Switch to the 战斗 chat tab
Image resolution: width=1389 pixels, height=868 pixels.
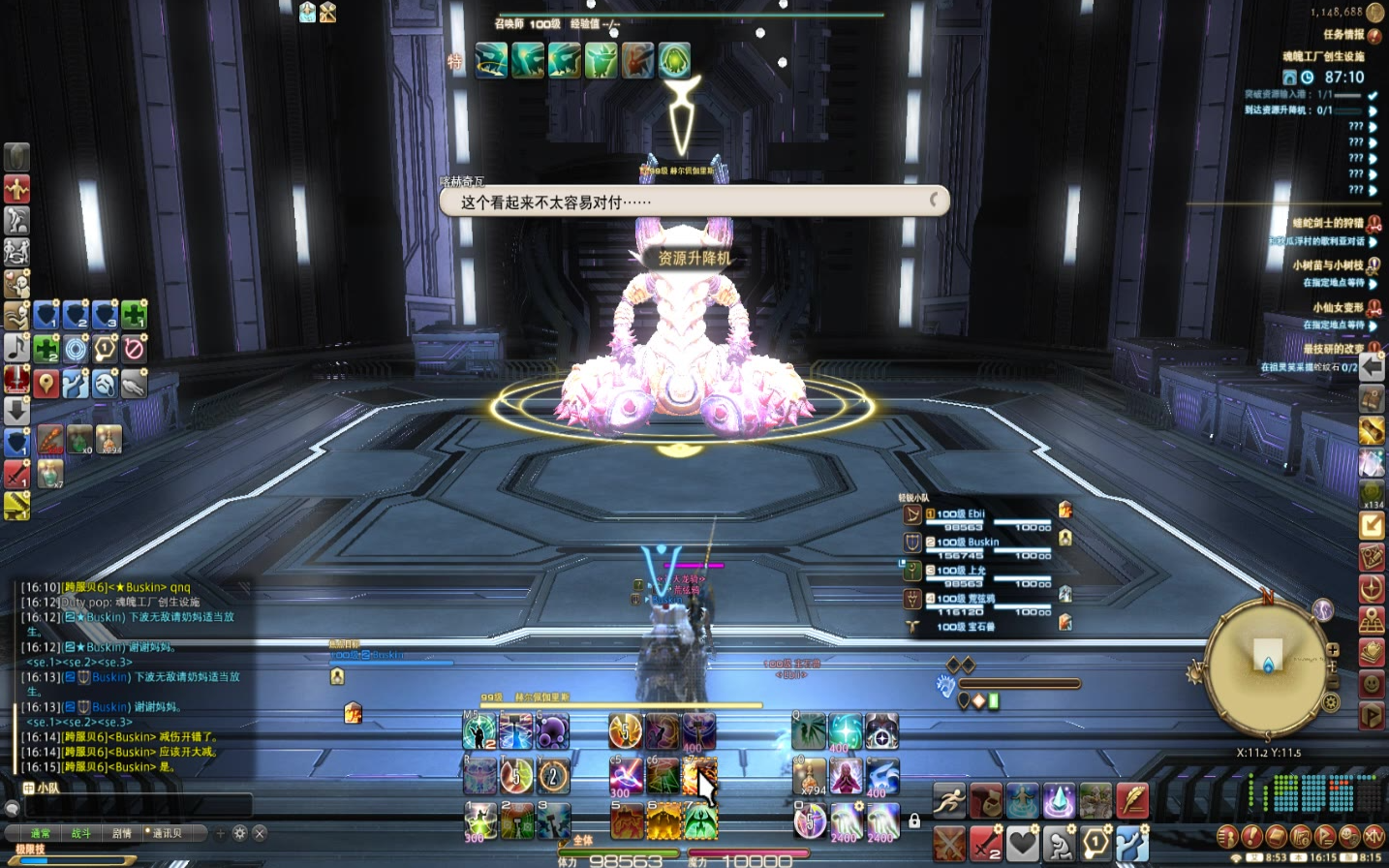80,833
